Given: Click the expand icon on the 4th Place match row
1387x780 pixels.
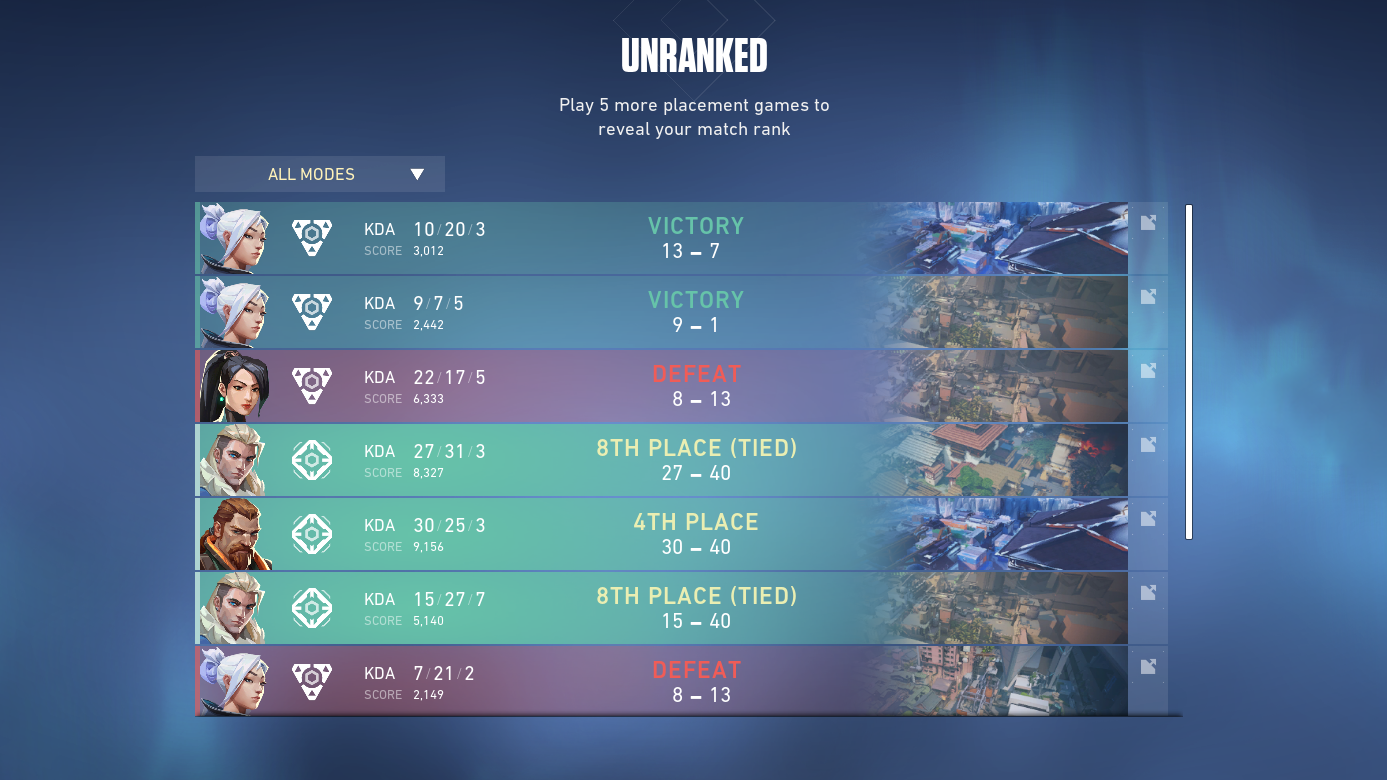Looking at the screenshot, I should pyautogui.click(x=1148, y=518).
